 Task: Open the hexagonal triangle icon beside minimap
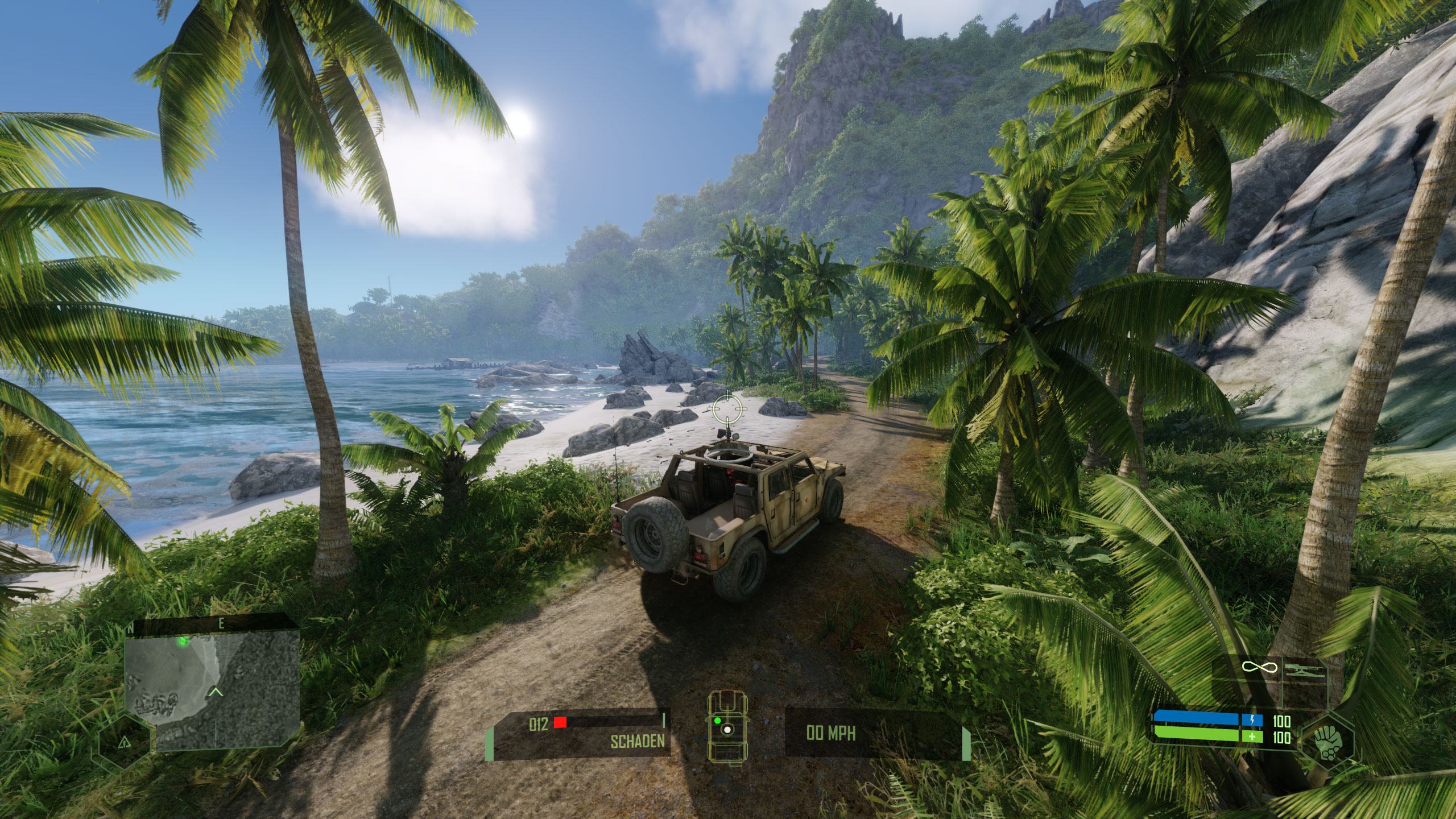[x=124, y=742]
